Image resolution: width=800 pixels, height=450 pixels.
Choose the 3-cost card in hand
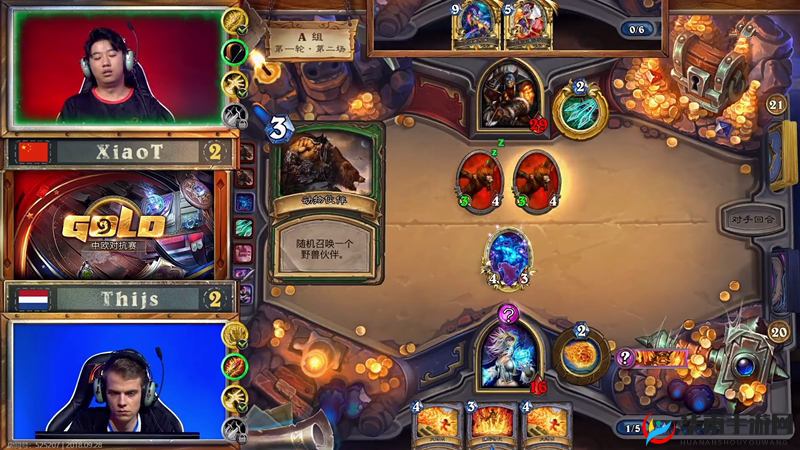489,425
